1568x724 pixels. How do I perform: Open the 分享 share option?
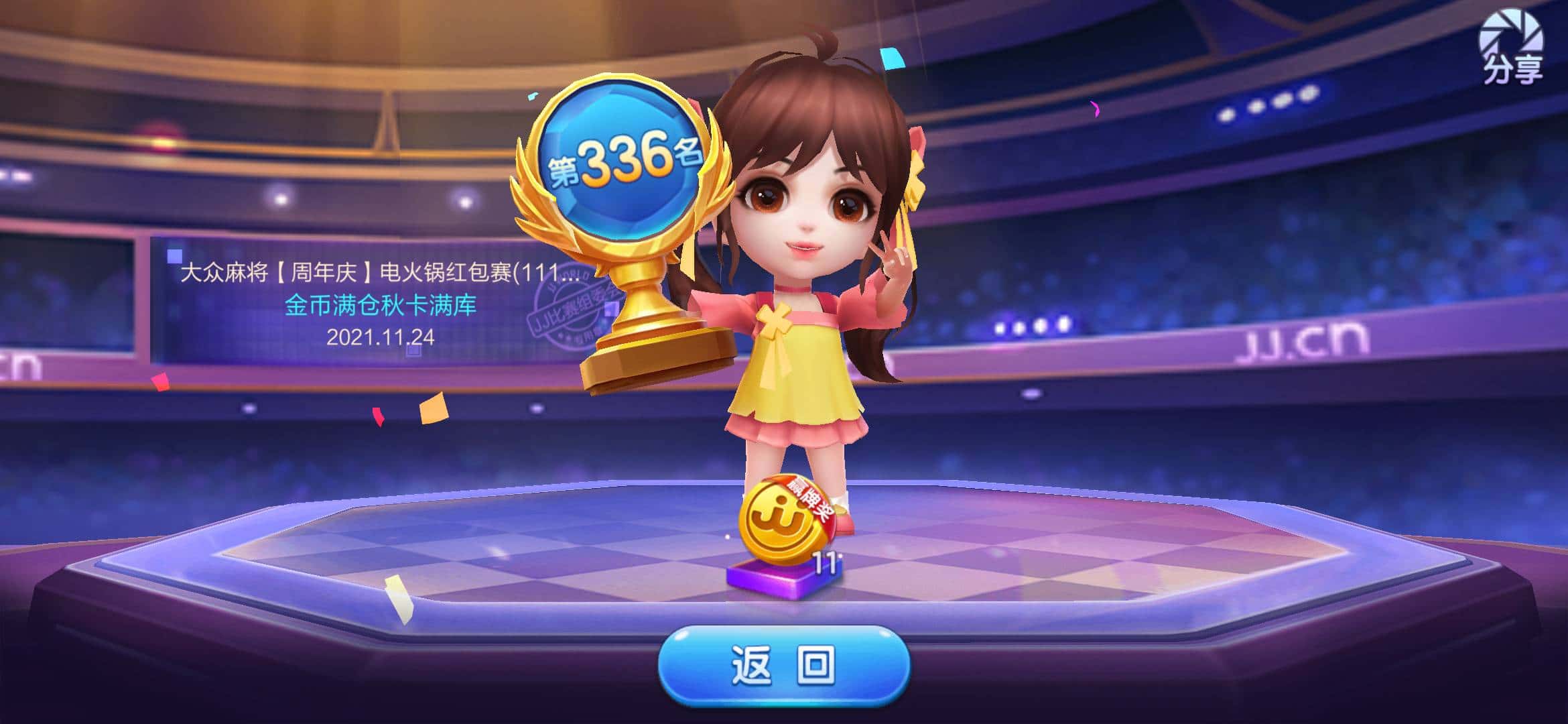1511,47
